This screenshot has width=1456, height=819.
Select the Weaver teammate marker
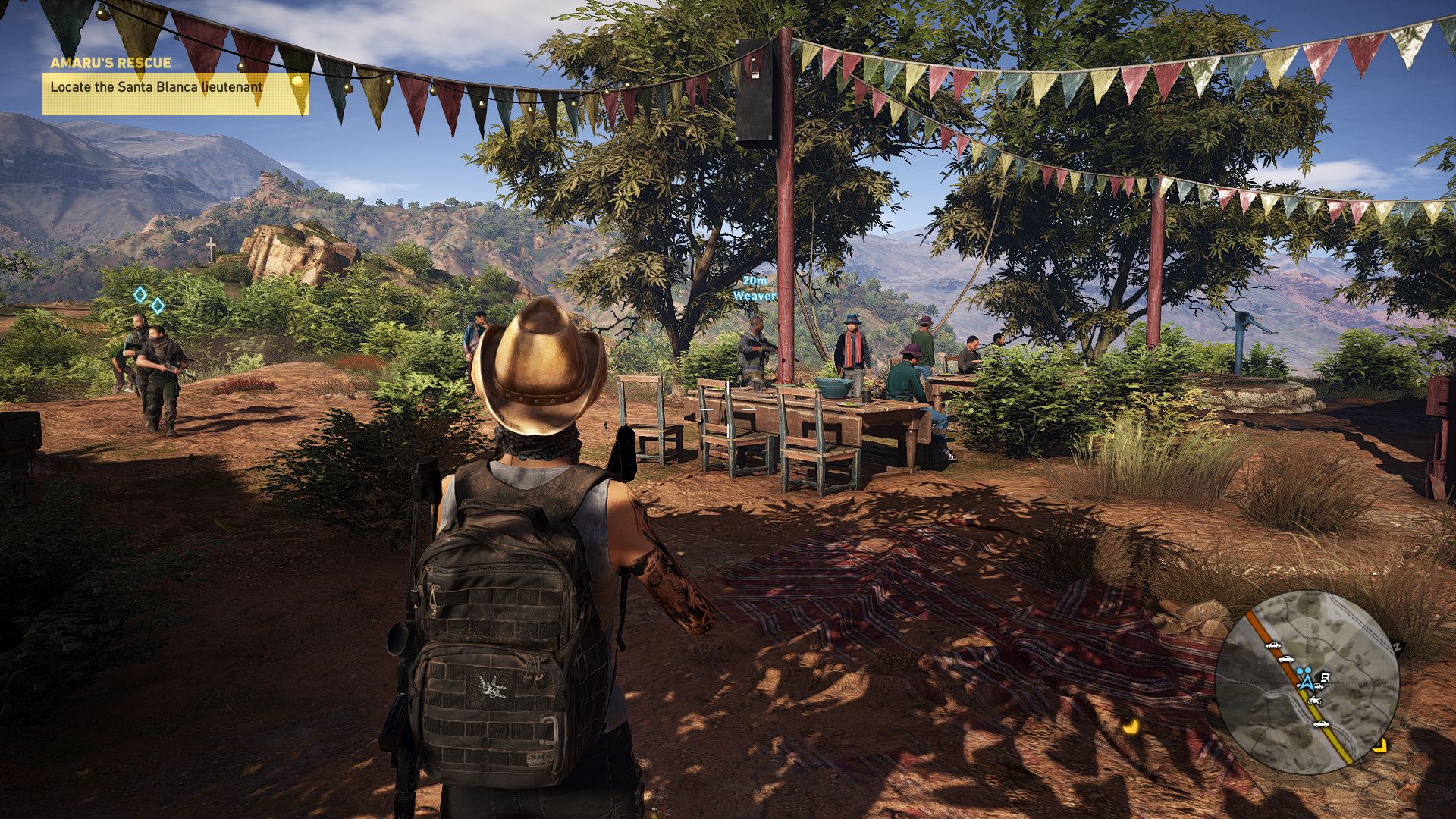pyautogui.click(x=755, y=290)
